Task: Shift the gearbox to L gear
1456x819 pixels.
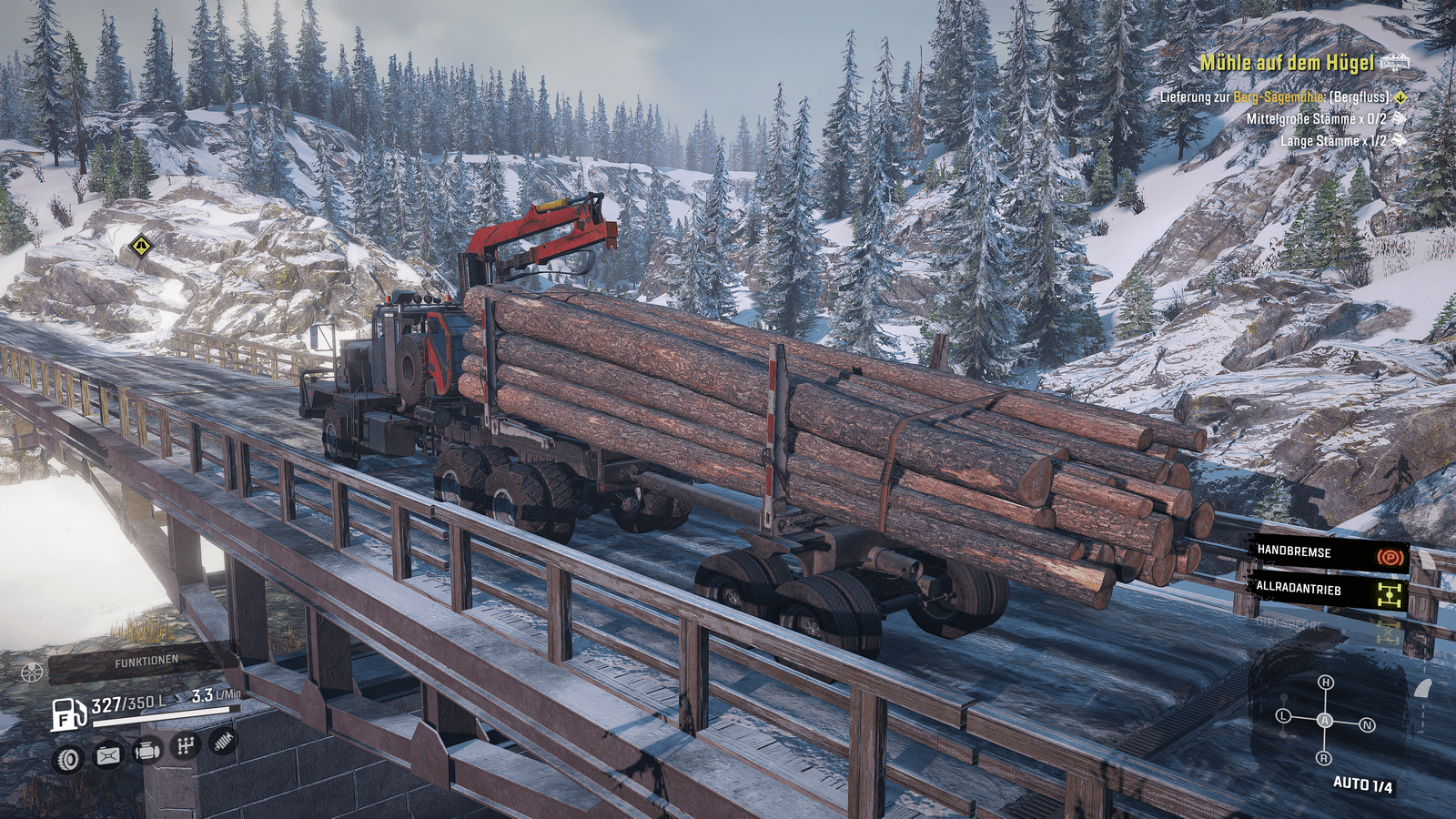Action: point(1284,716)
